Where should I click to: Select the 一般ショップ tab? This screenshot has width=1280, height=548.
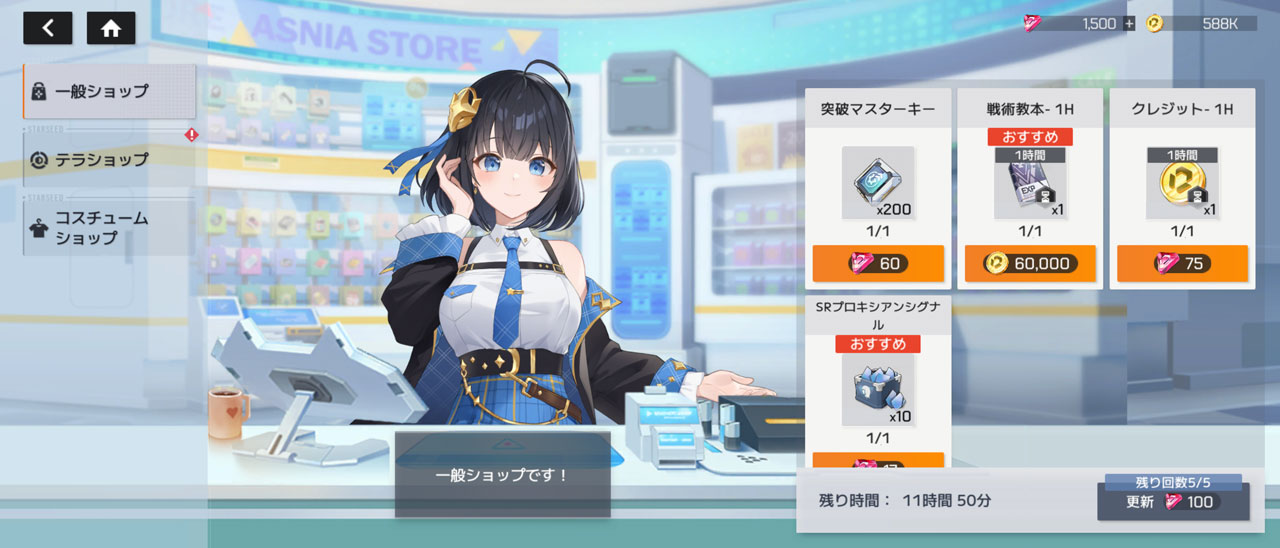tap(109, 91)
